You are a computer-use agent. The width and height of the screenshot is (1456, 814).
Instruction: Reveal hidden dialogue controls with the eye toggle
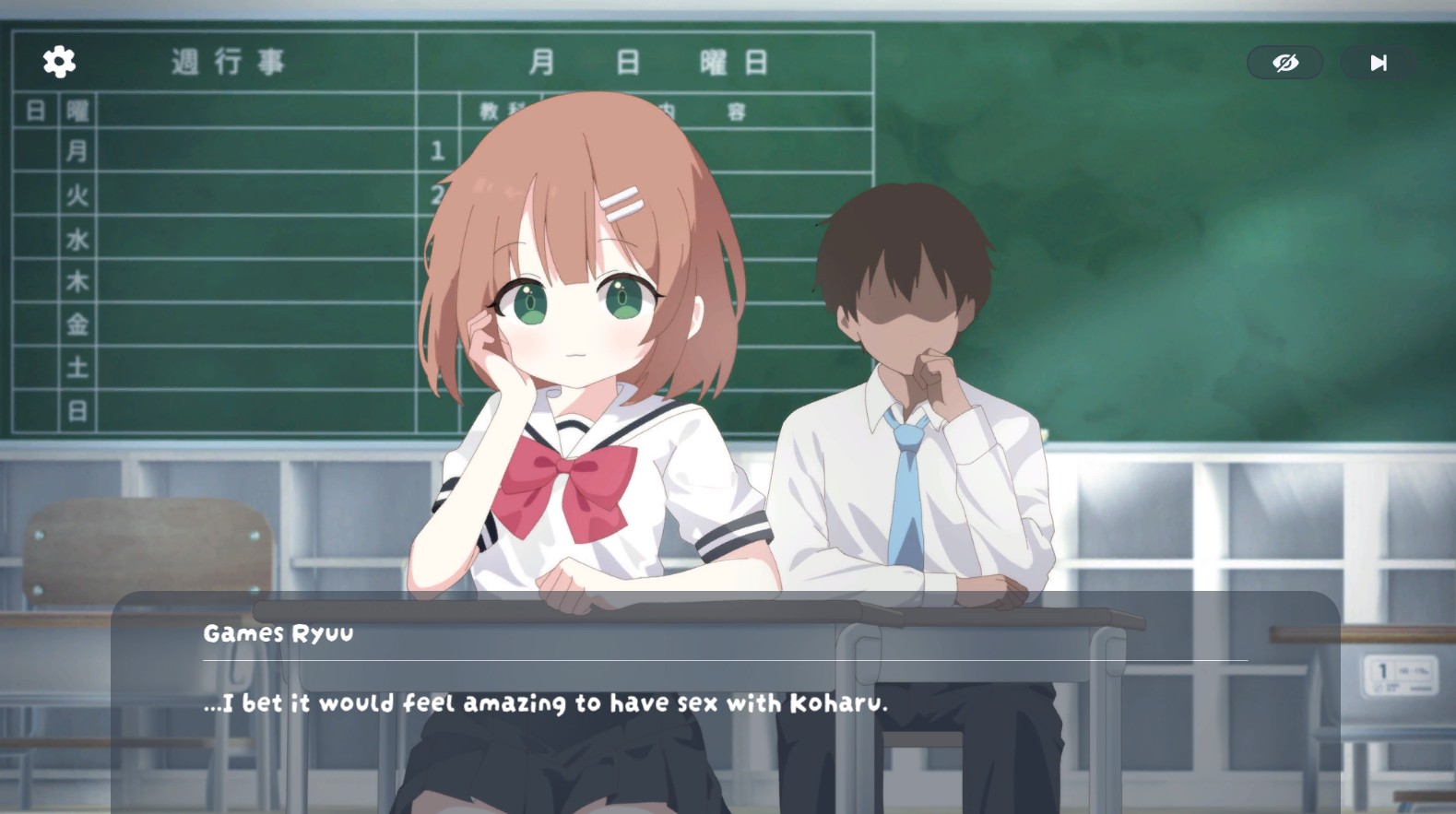click(x=1285, y=62)
